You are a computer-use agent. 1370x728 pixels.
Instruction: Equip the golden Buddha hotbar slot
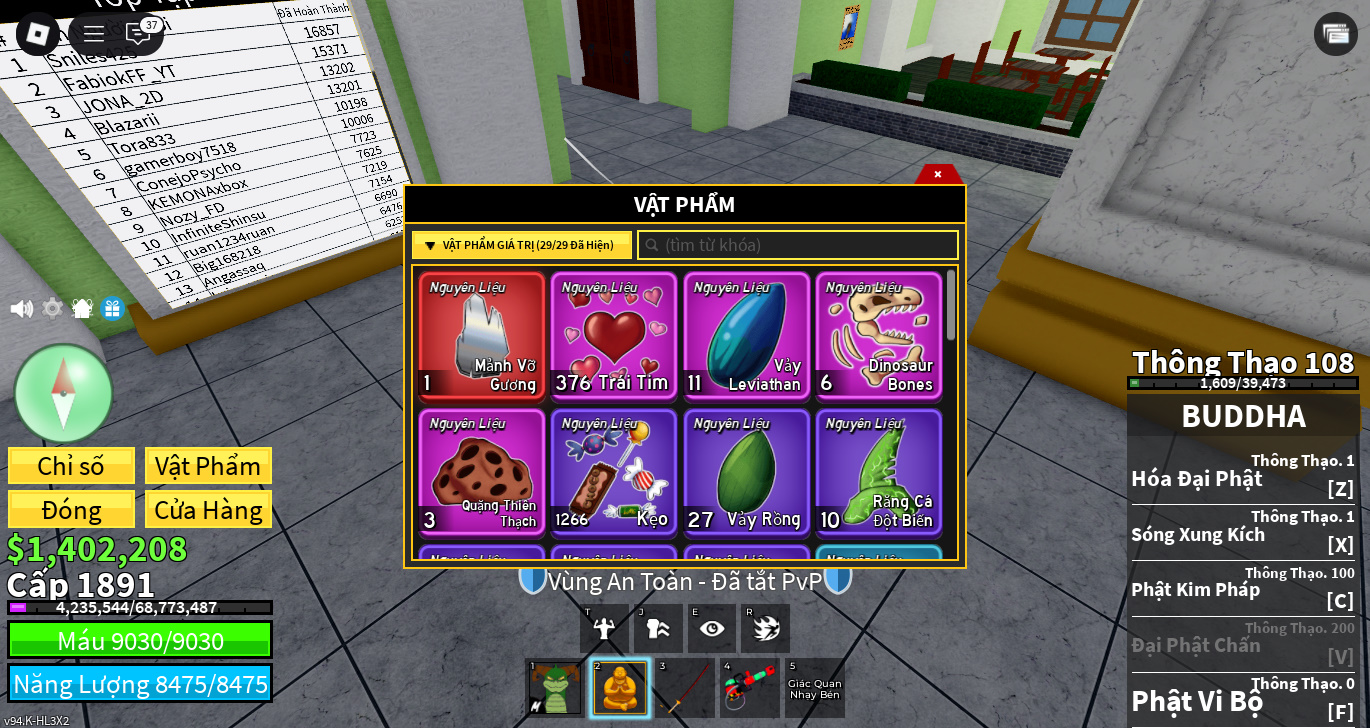[x=620, y=688]
